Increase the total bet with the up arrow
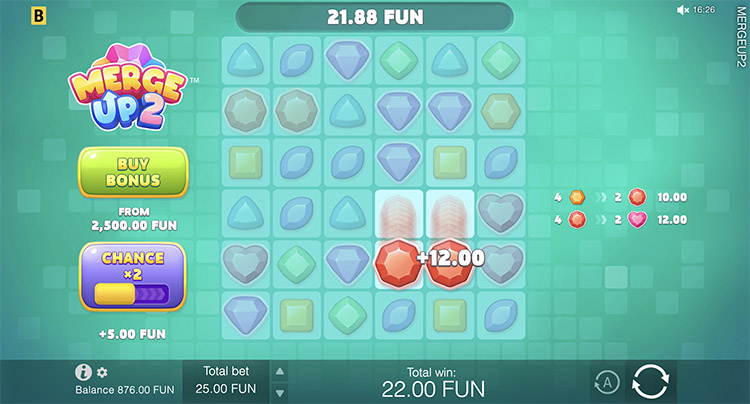The height and width of the screenshot is (404, 750). [280, 369]
